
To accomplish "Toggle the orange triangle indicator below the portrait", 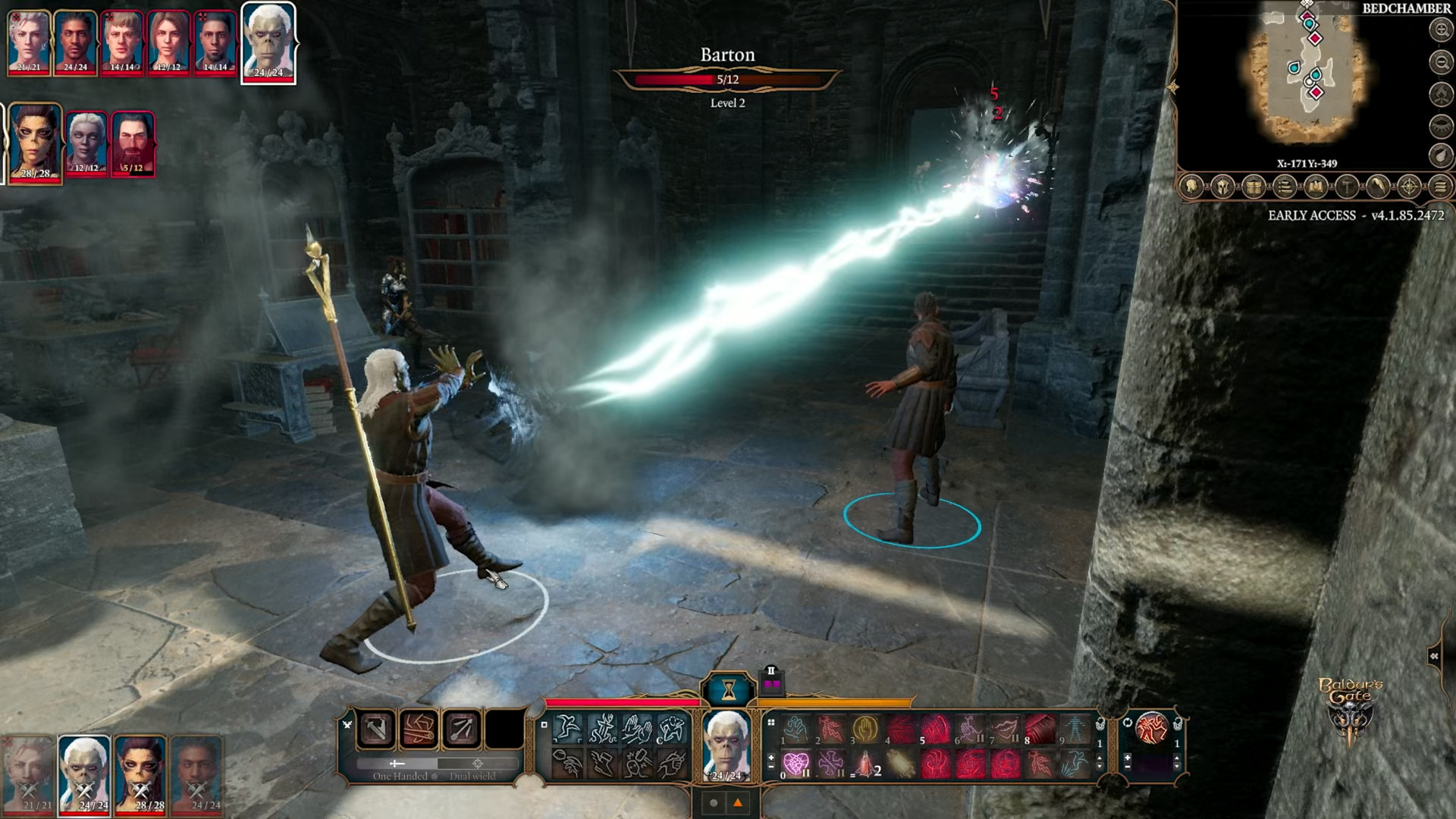I will pyautogui.click(x=738, y=802).
